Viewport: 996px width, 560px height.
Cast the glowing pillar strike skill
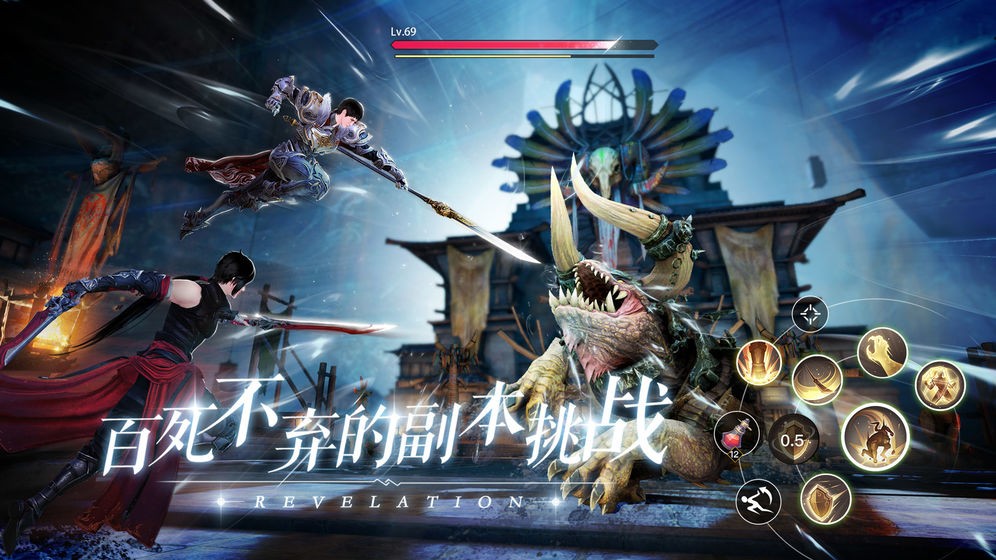[760, 362]
